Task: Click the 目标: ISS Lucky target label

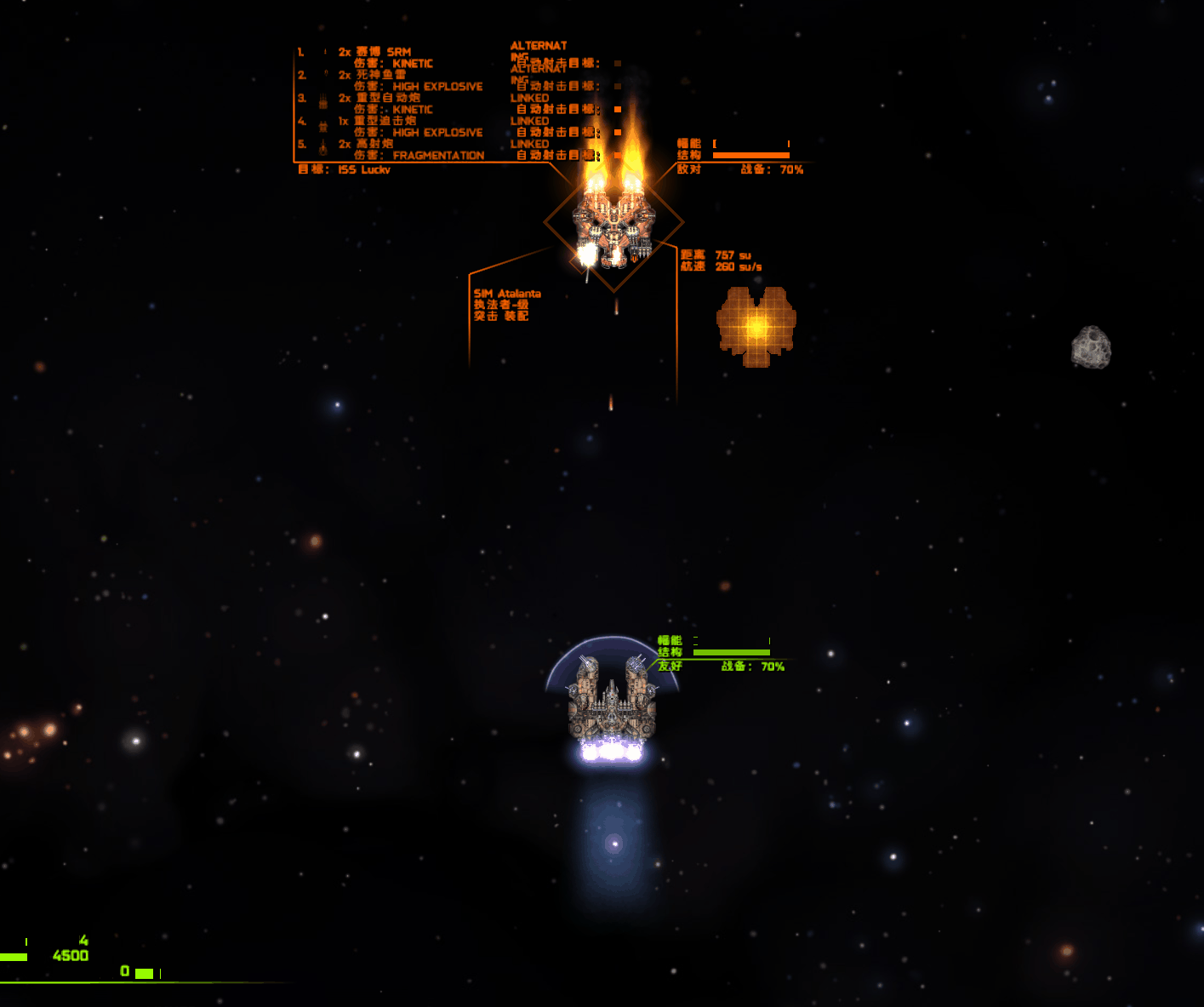Action: pos(343,170)
